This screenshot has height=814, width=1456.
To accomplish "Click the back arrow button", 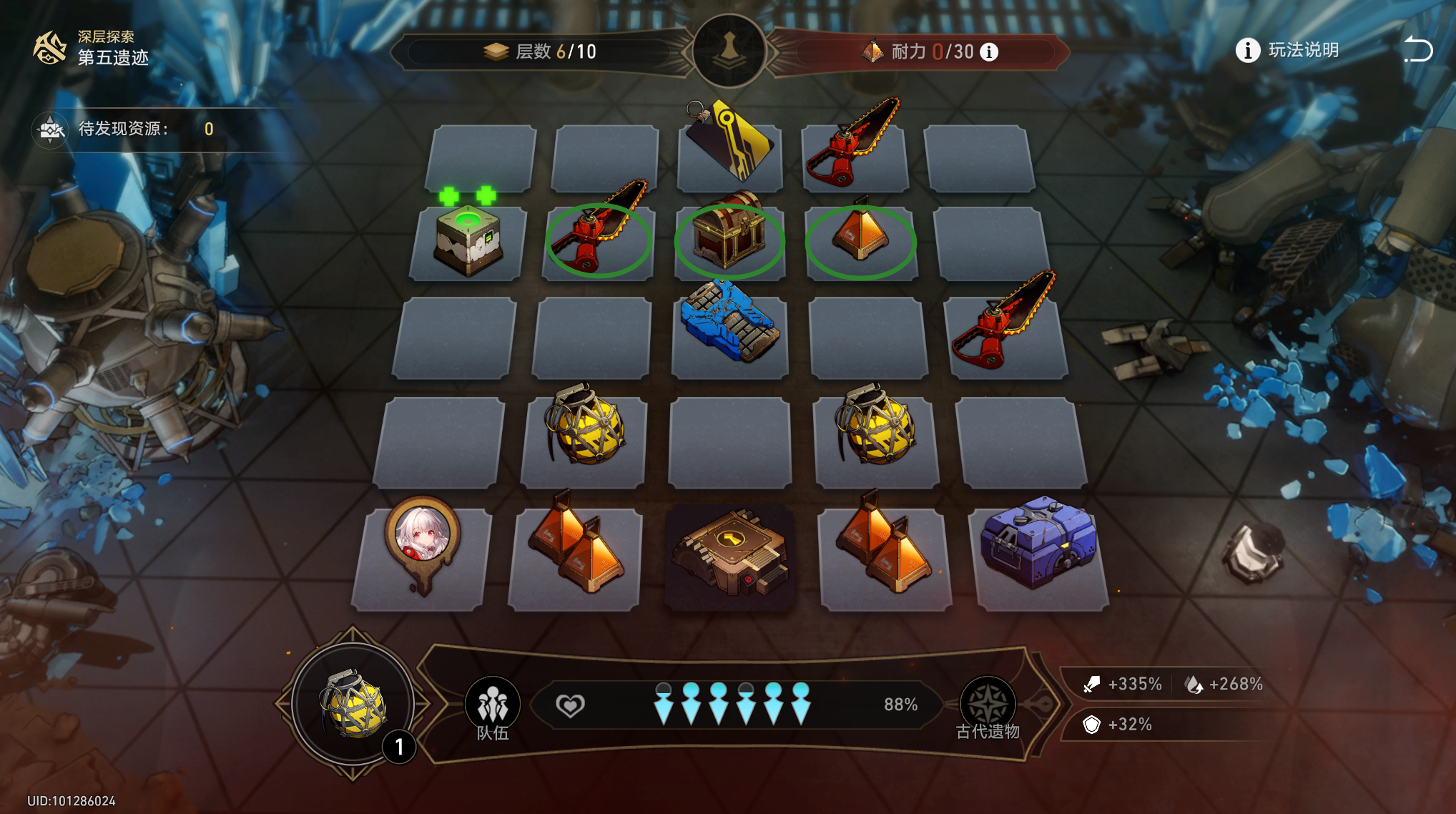I will tap(1417, 50).
